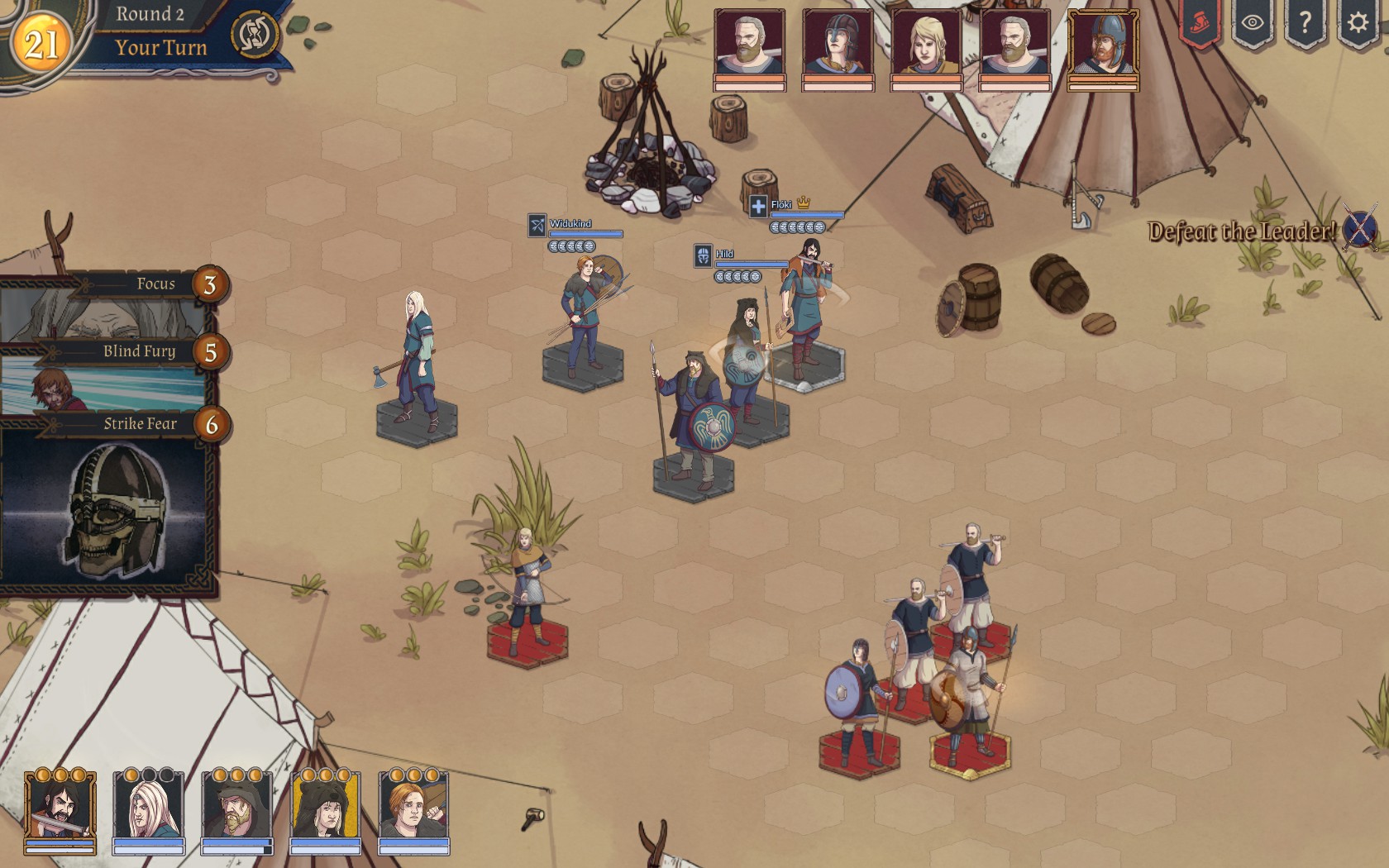Toggle the eye view banner
Screen dimensions: 1389x868
(1252, 23)
